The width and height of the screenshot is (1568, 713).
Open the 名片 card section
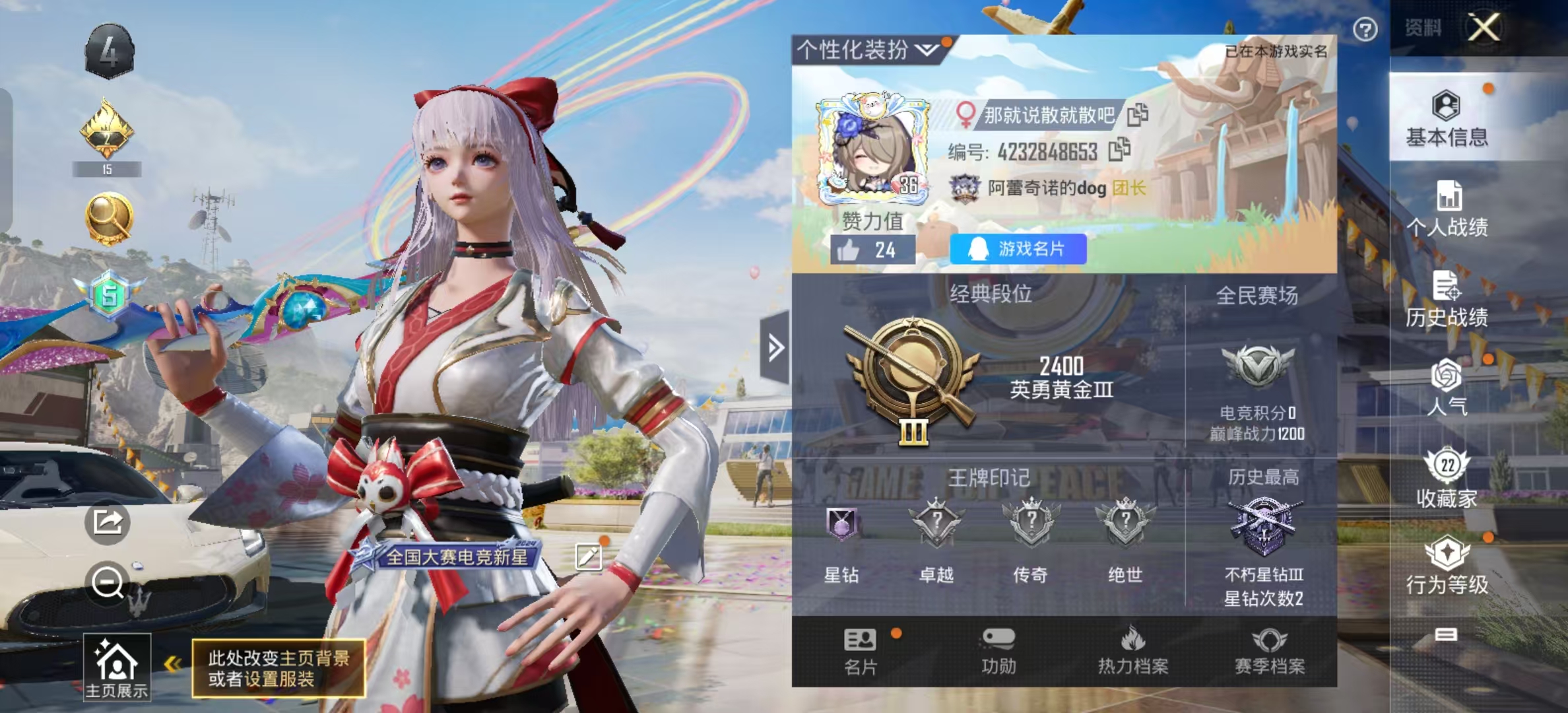point(861,651)
